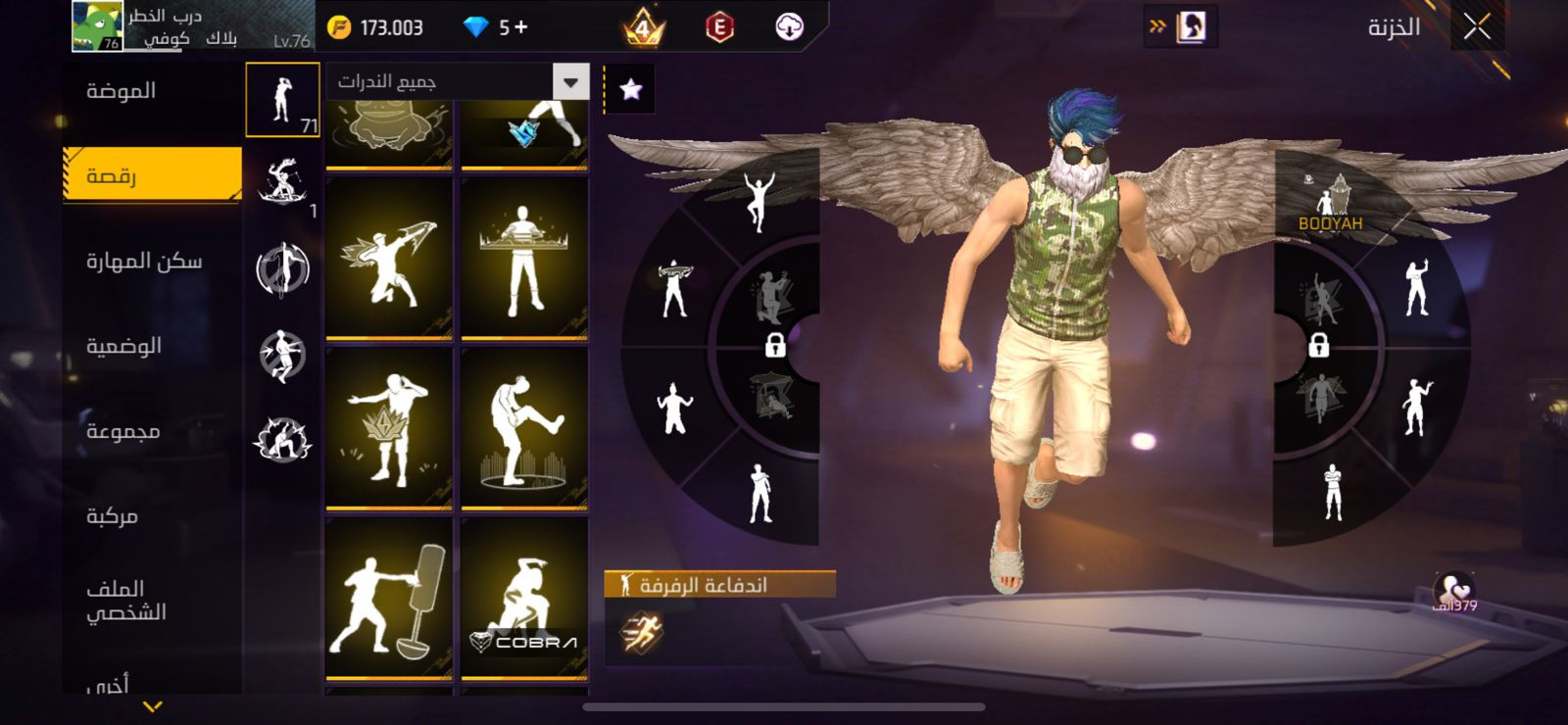
Task: Select the COBRA emote tile
Action: pos(524,598)
